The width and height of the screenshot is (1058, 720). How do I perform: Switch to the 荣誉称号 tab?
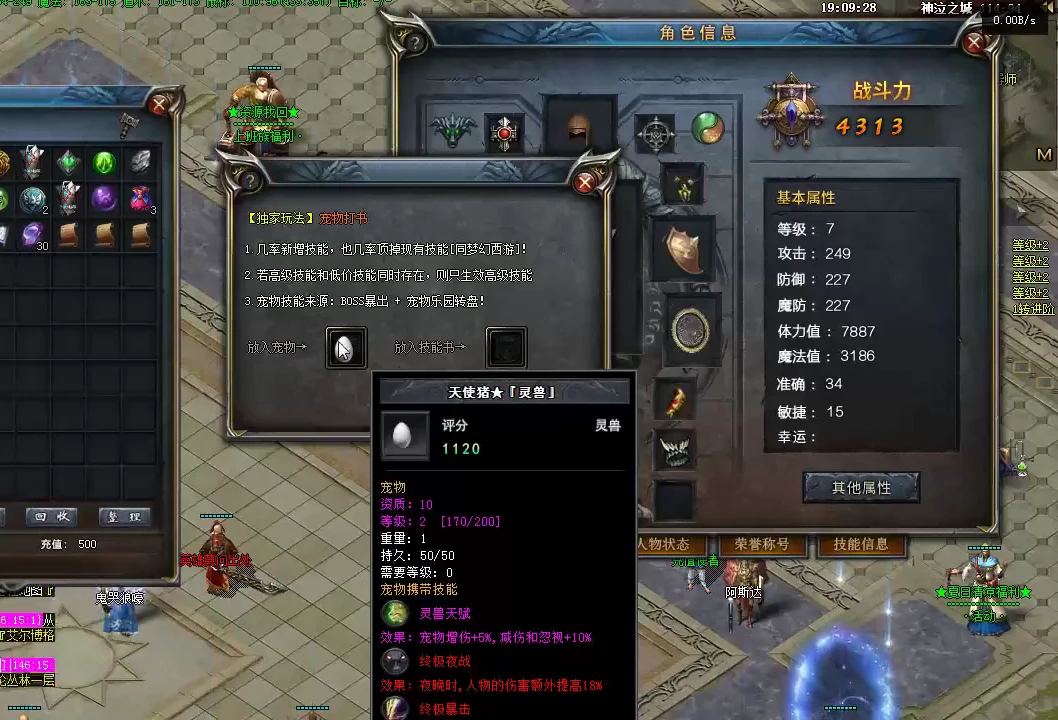762,545
